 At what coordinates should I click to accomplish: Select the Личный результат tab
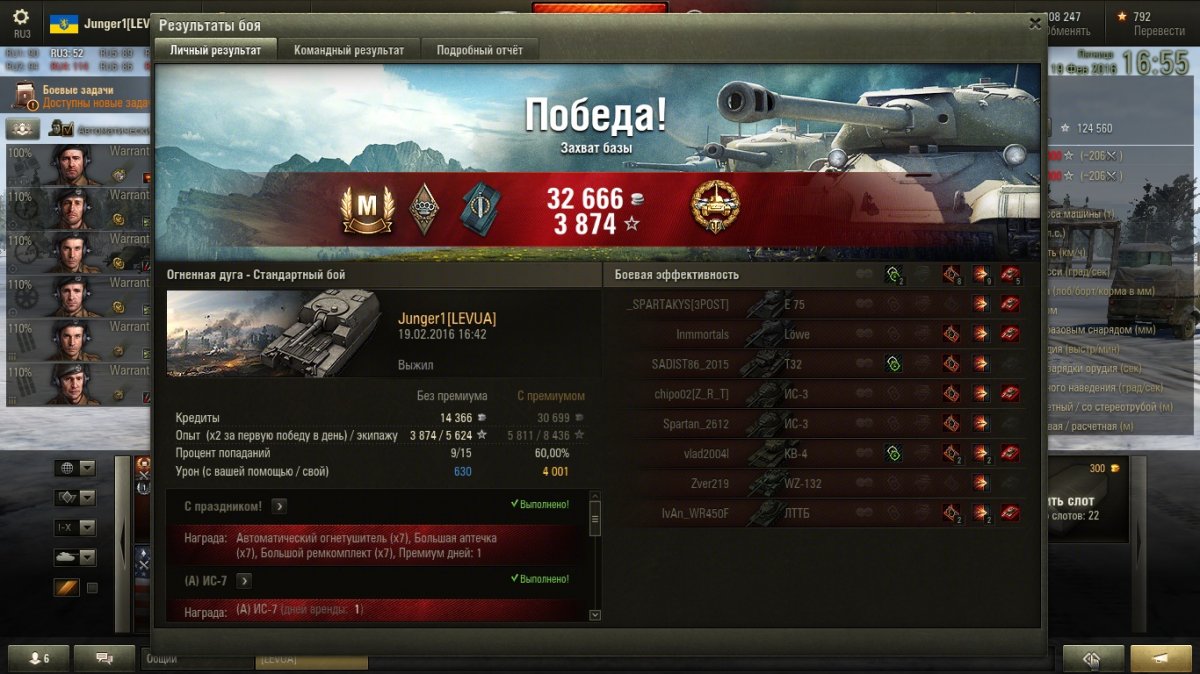[215, 50]
